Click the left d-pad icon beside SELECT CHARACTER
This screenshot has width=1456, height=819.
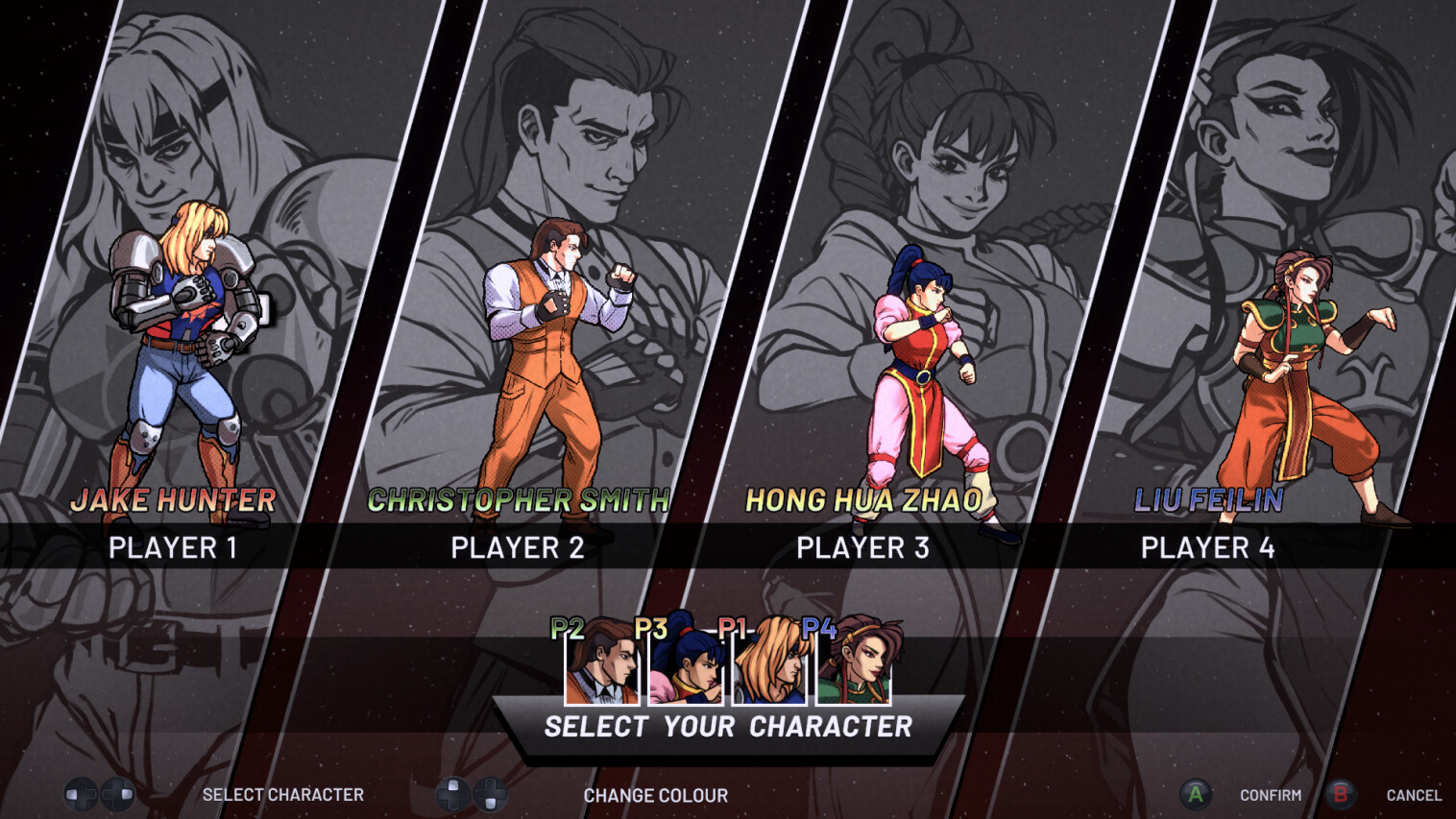(79, 795)
